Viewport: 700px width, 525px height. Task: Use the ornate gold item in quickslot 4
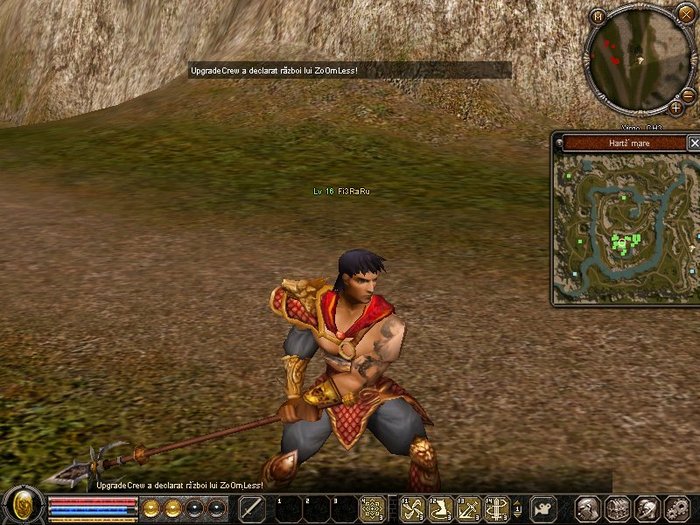(372, 508)
